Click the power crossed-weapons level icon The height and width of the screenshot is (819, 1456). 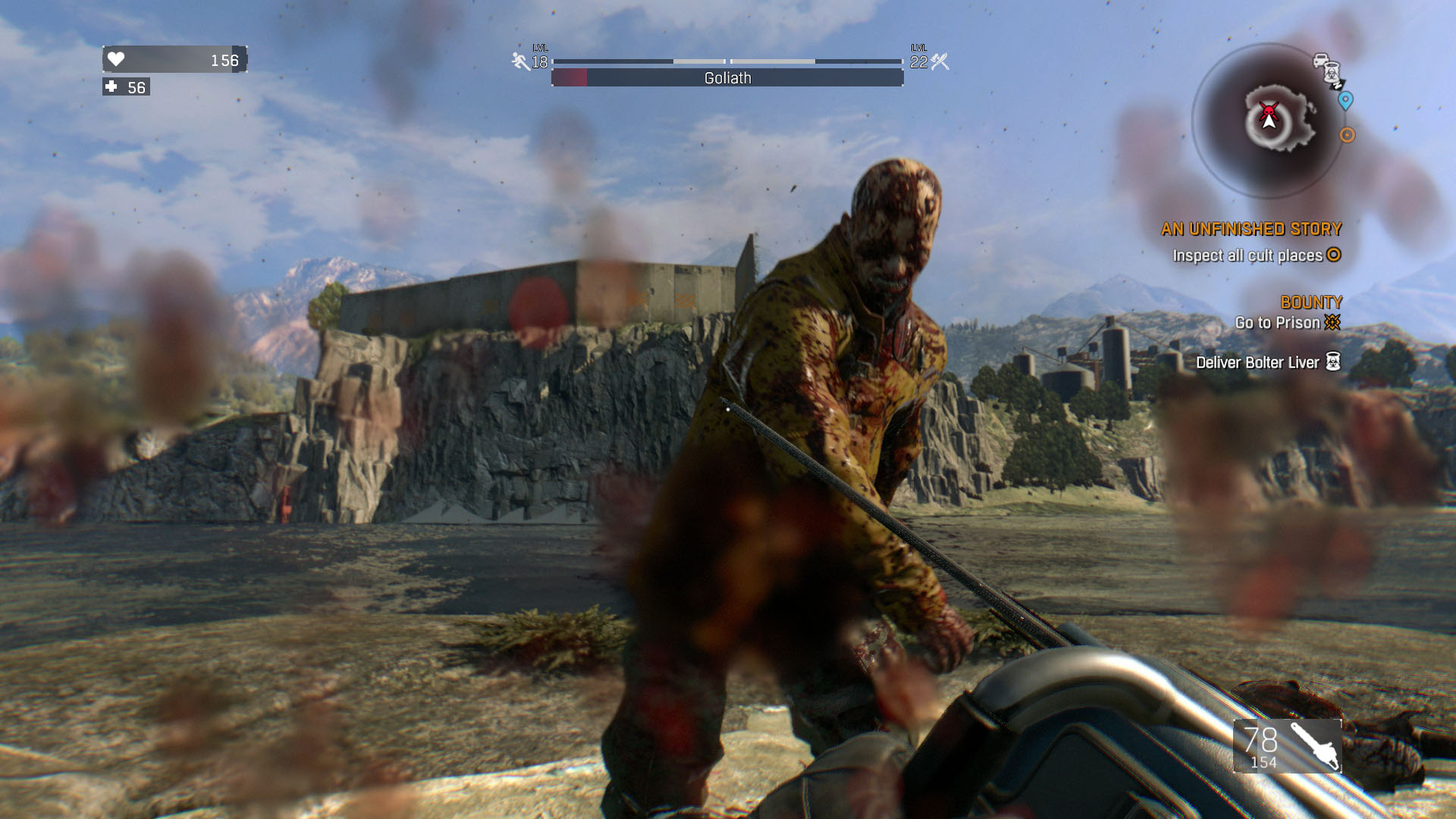point(940,61)
